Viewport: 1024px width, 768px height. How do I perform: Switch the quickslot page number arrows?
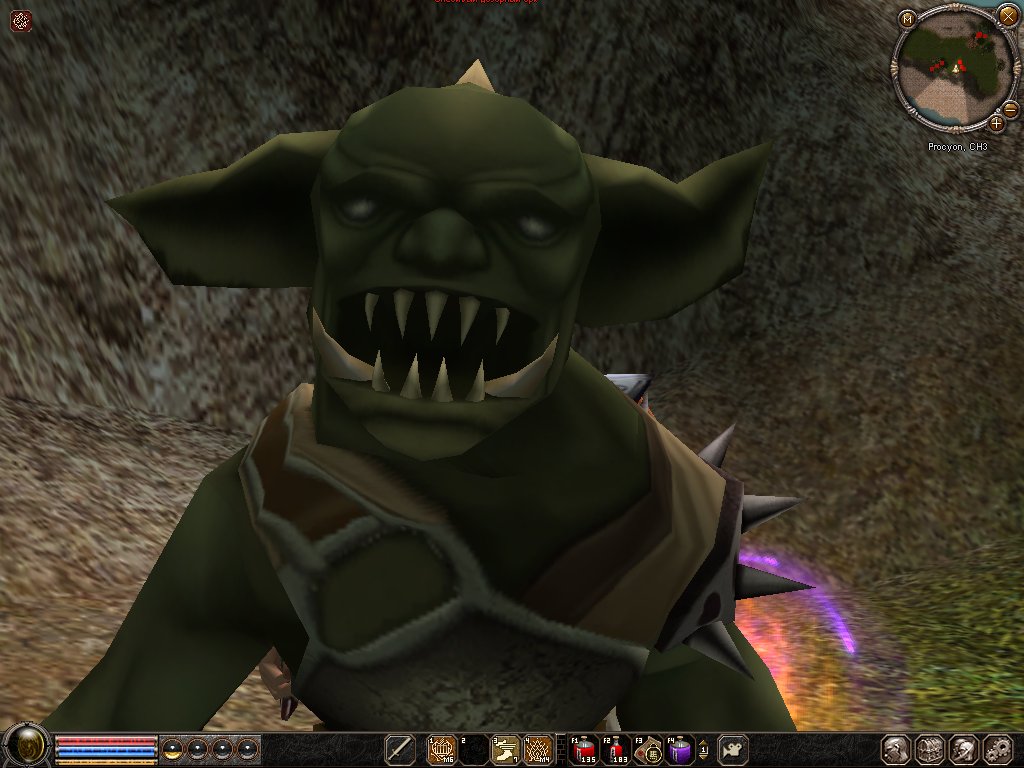tap(704, 749)
